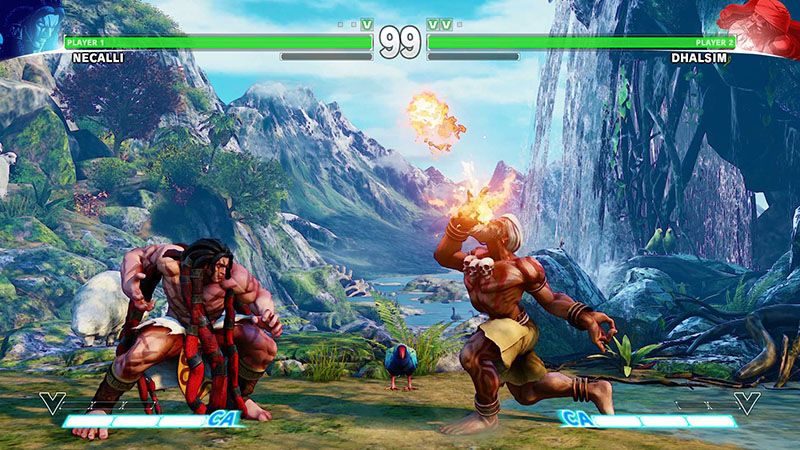
Task: Select Player 2's V-Gauge emblem
Action: click(747, 403)
